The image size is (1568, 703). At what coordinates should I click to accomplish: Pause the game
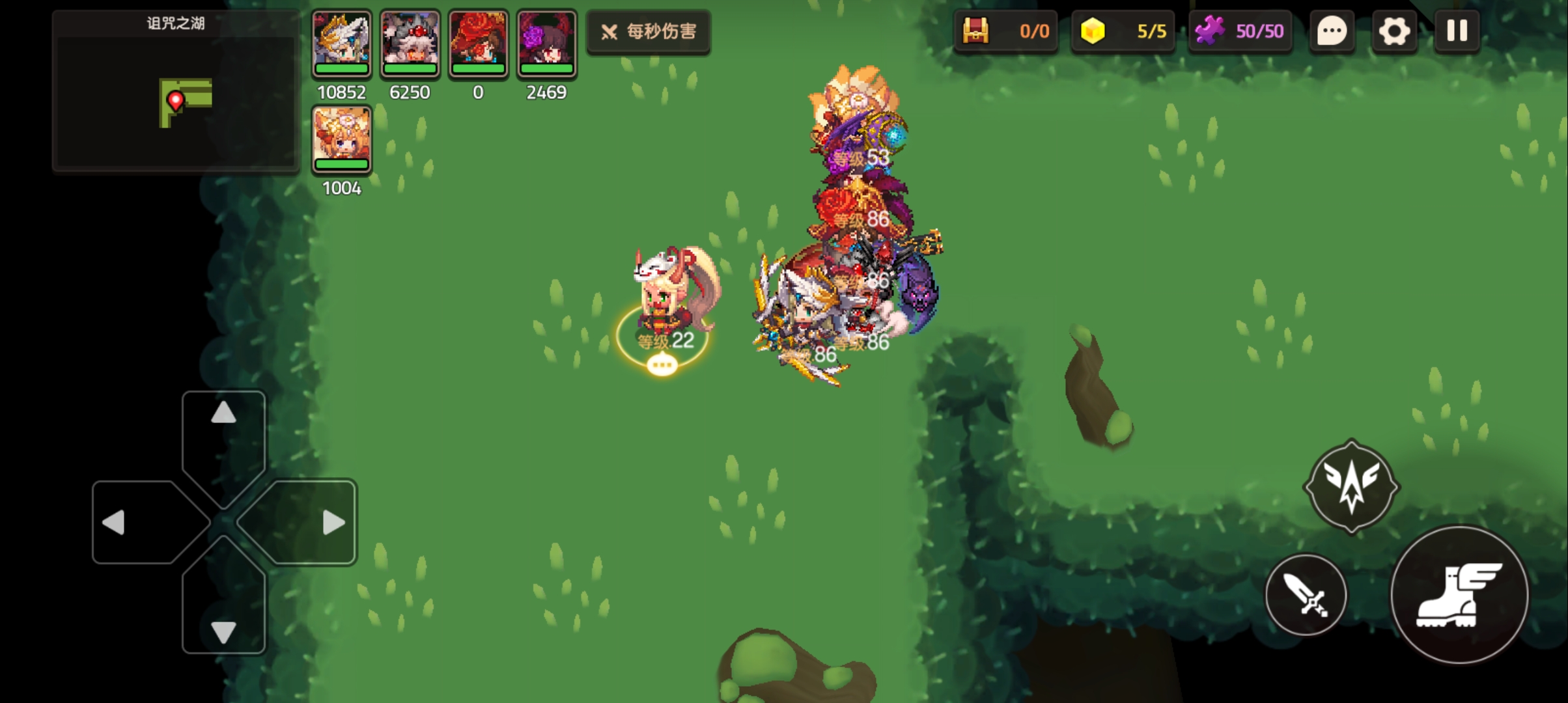pos(1457,31)
